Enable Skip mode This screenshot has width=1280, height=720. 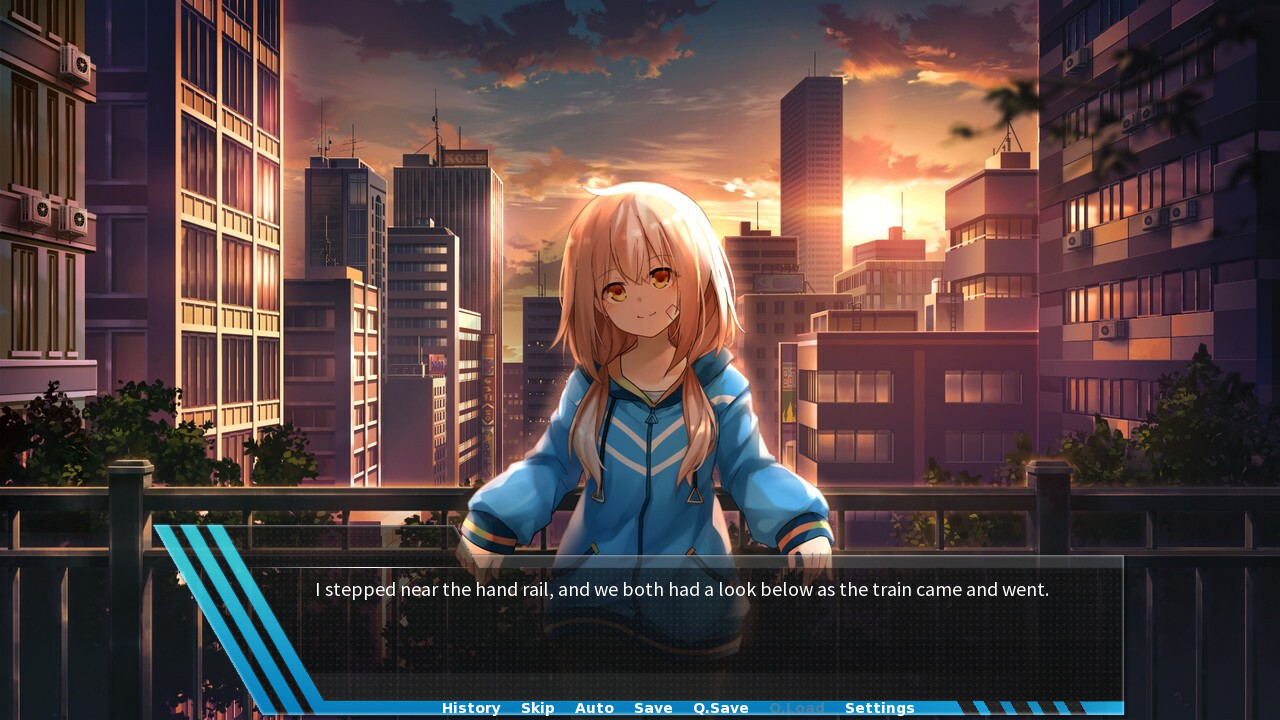(537, 707)
